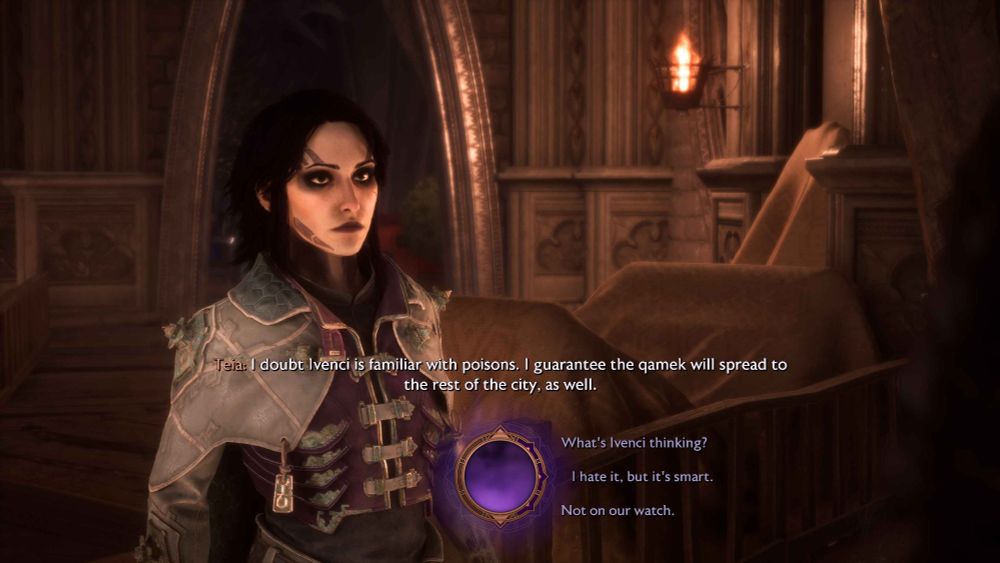
Task: Ask "What's Ivenci thinking?"
Action: click(x=633, y=442)
